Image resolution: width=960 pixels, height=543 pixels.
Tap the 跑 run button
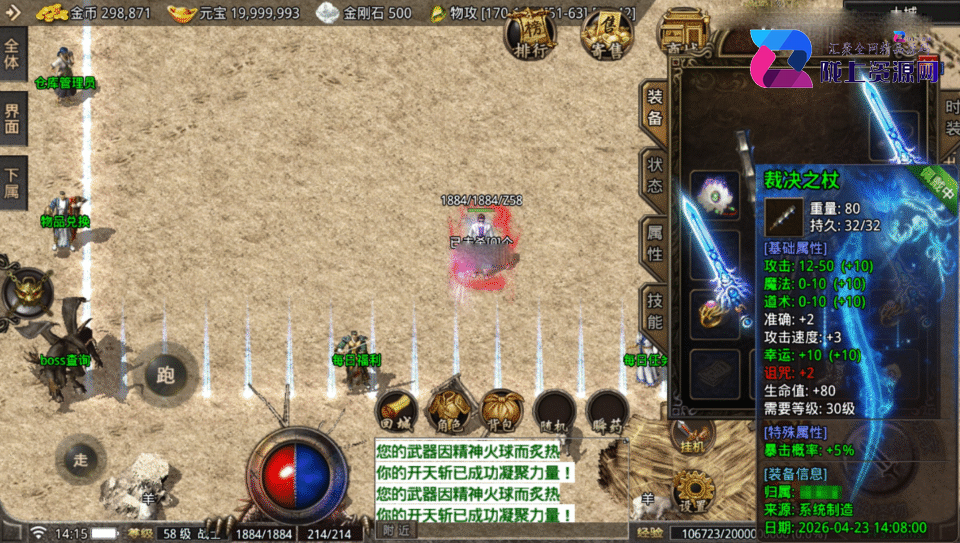(x=166, y=375)
